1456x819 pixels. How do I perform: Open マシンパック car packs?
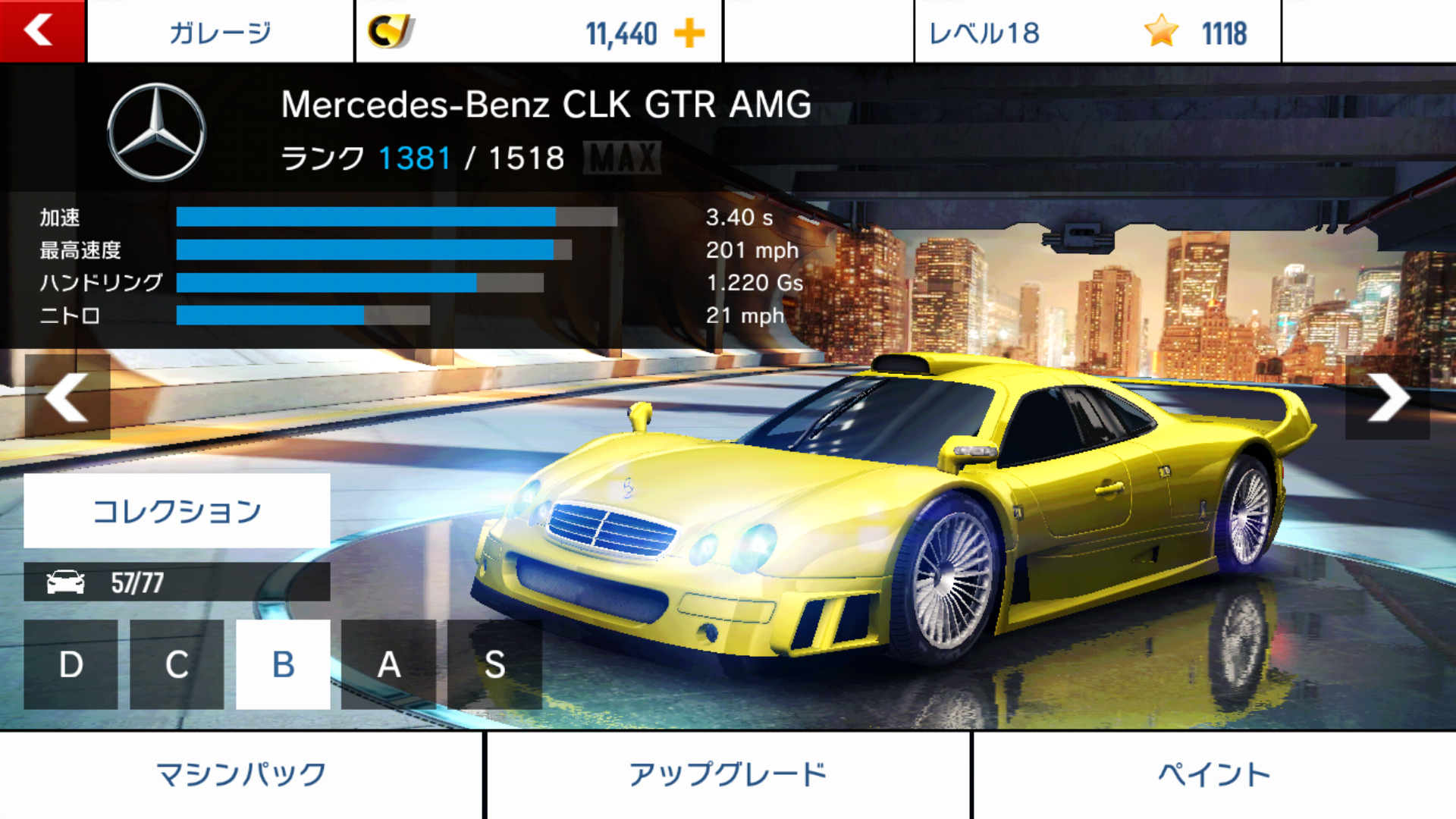[241, 774]
